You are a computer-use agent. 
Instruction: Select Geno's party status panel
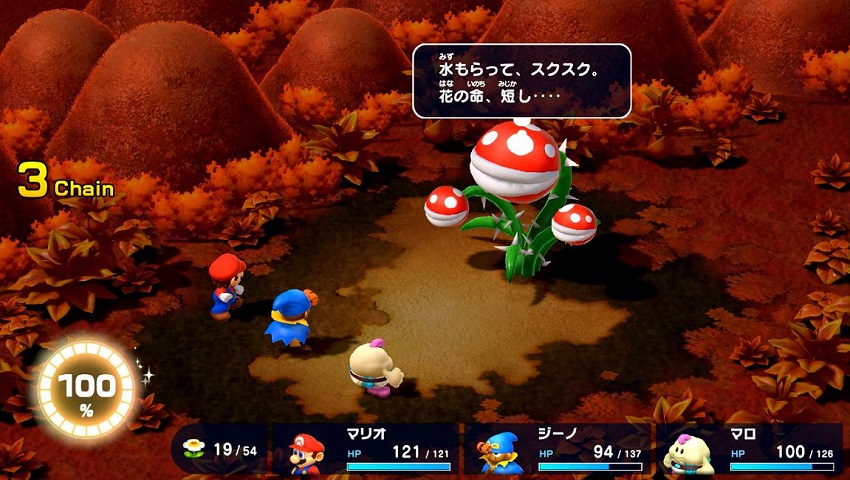point(556,451)
